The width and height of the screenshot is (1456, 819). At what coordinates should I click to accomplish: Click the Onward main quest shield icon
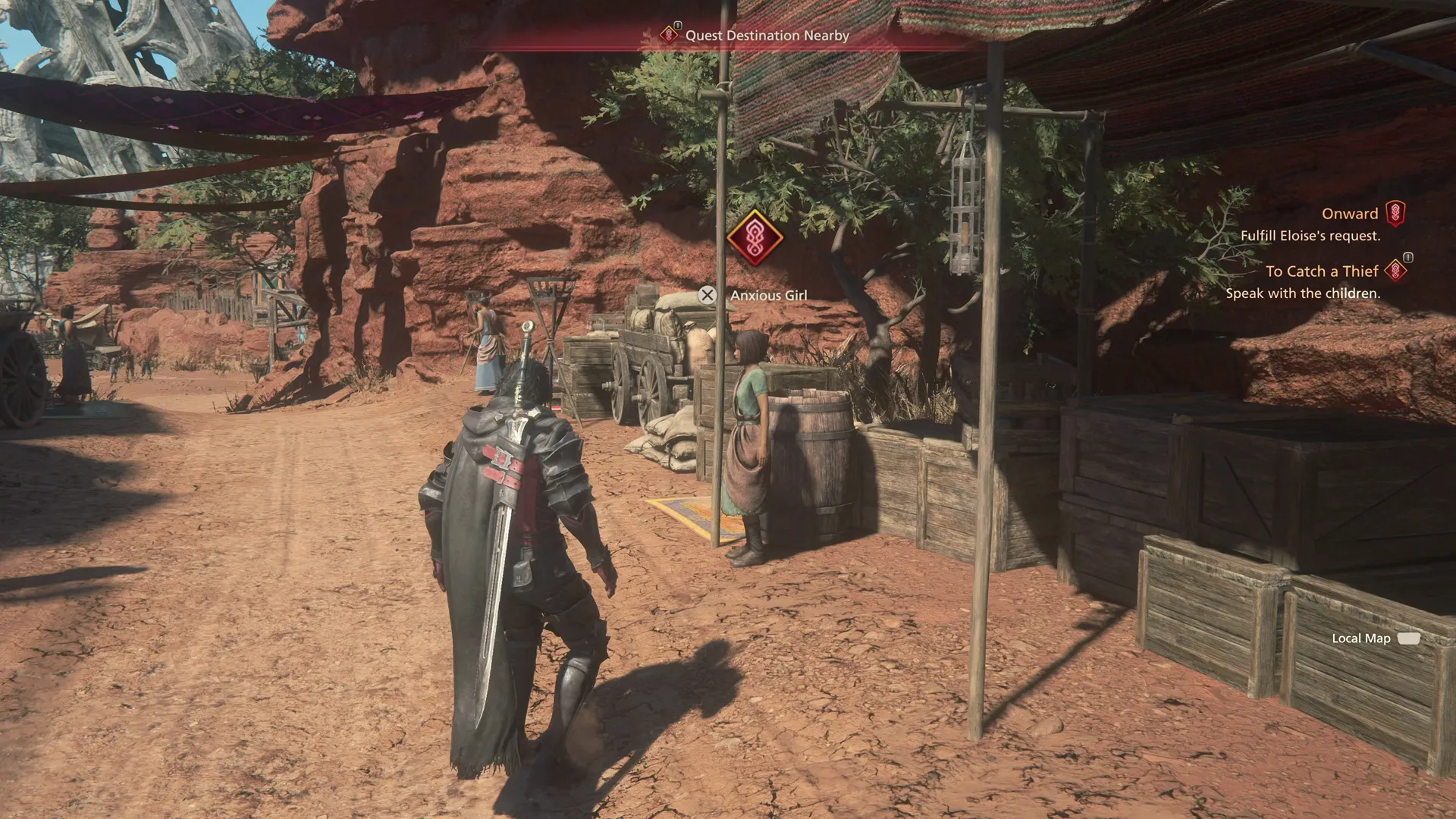(1395, 214)
